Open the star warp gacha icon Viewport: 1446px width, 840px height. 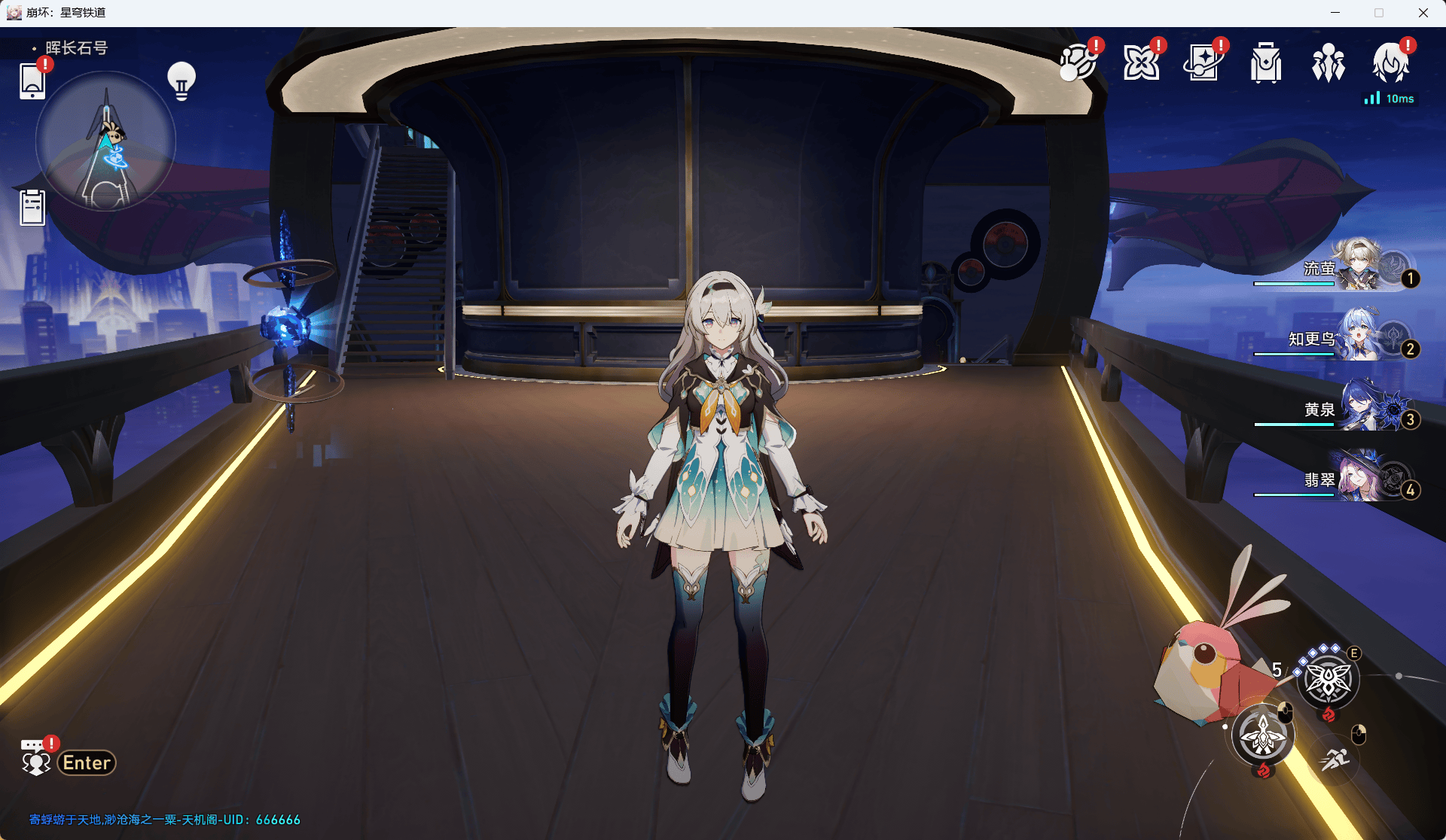coord(1203,63)
